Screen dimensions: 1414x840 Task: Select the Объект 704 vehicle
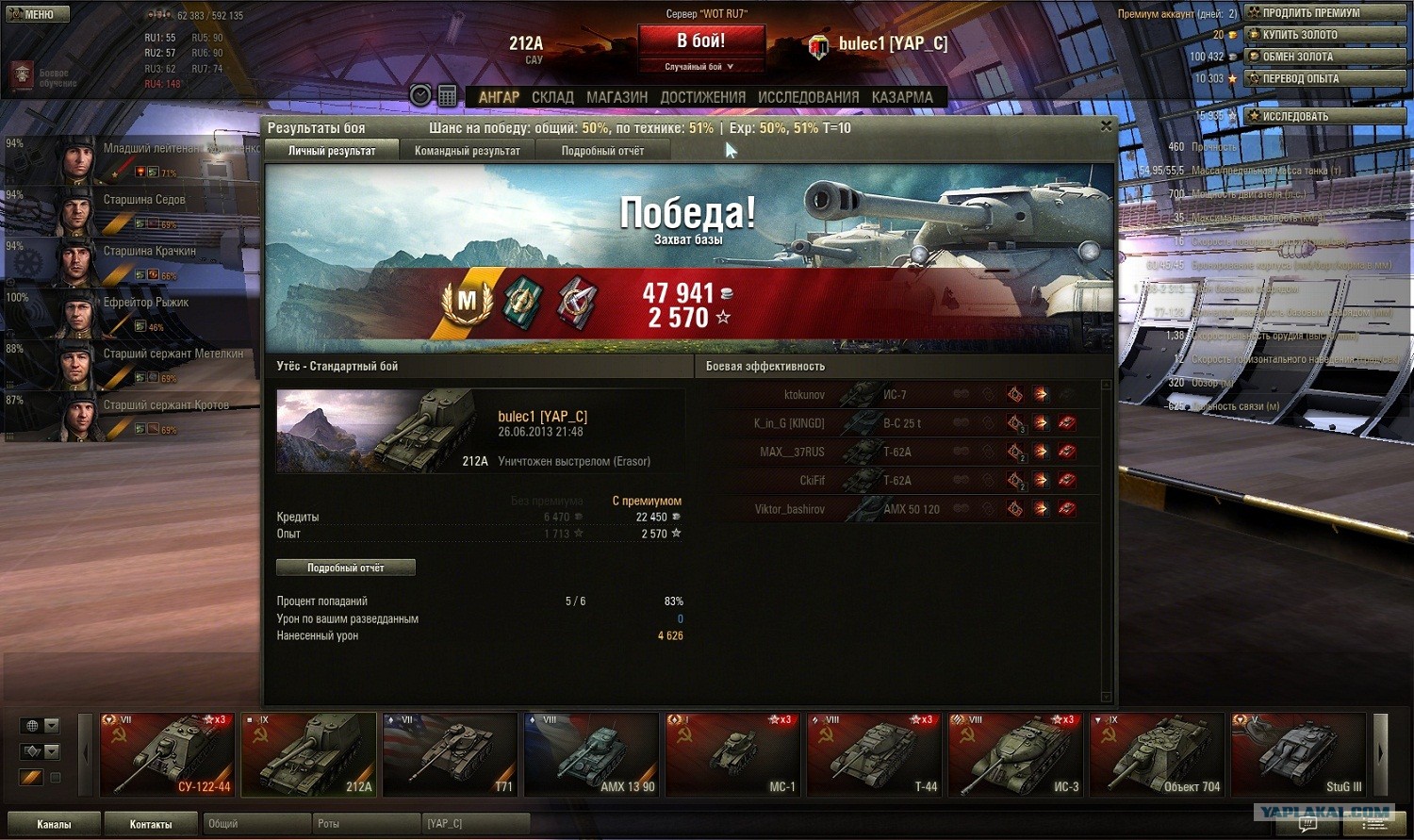click(1157, 755)
